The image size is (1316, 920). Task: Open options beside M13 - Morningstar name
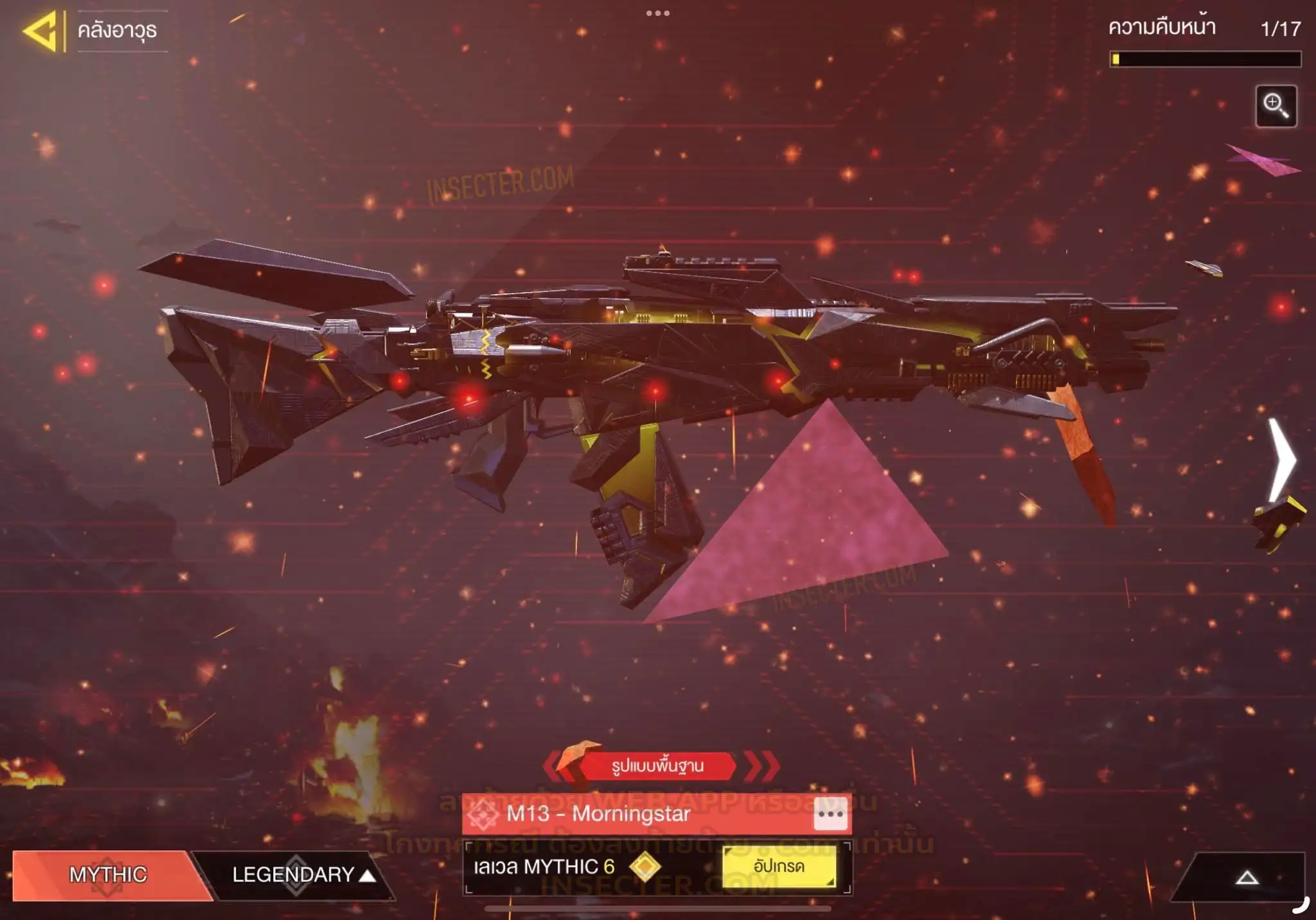830,814
